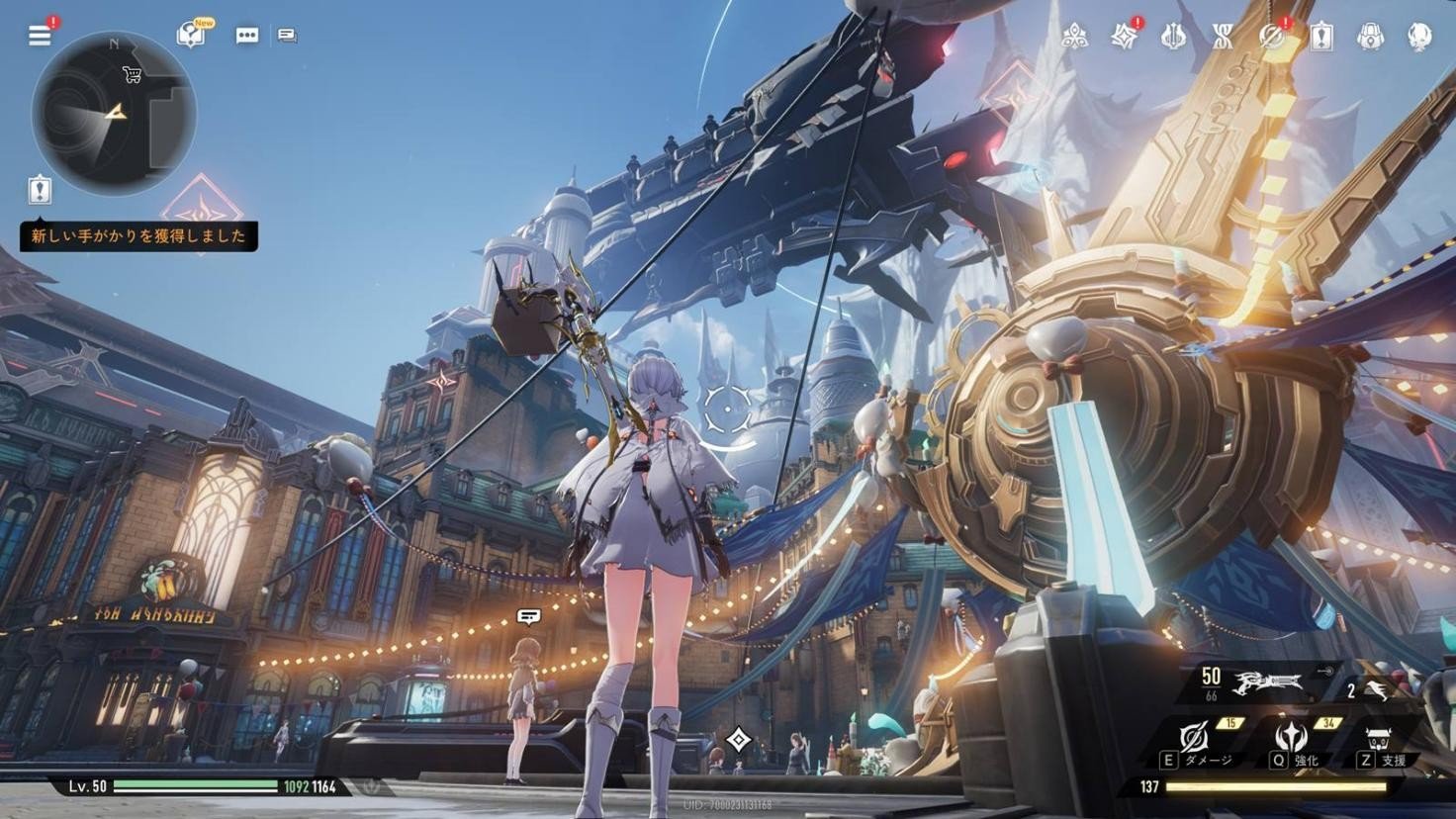
Task: Open the four-point star icon with alert
Action: 1124,37
